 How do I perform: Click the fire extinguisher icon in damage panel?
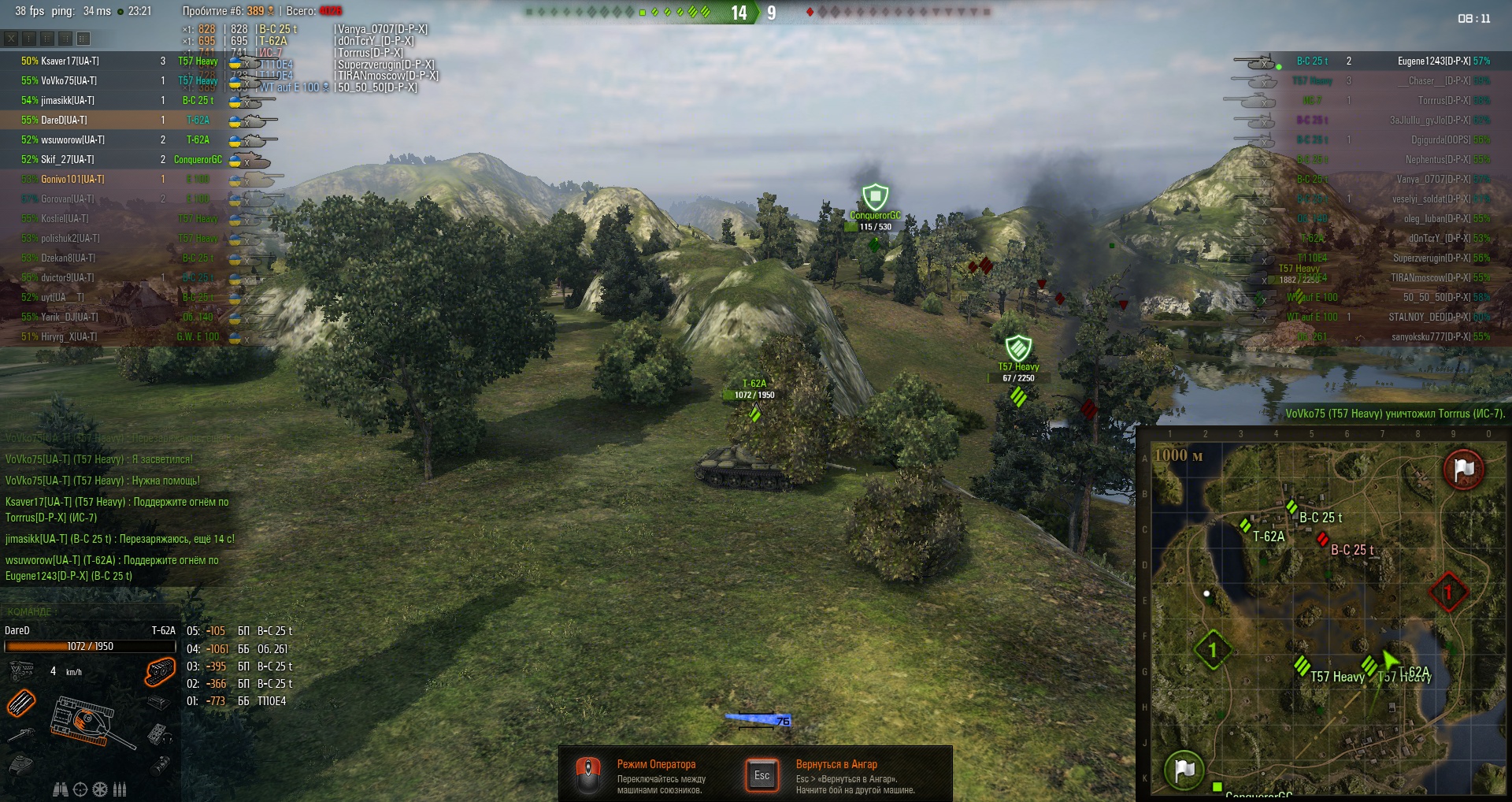[160, 764]
